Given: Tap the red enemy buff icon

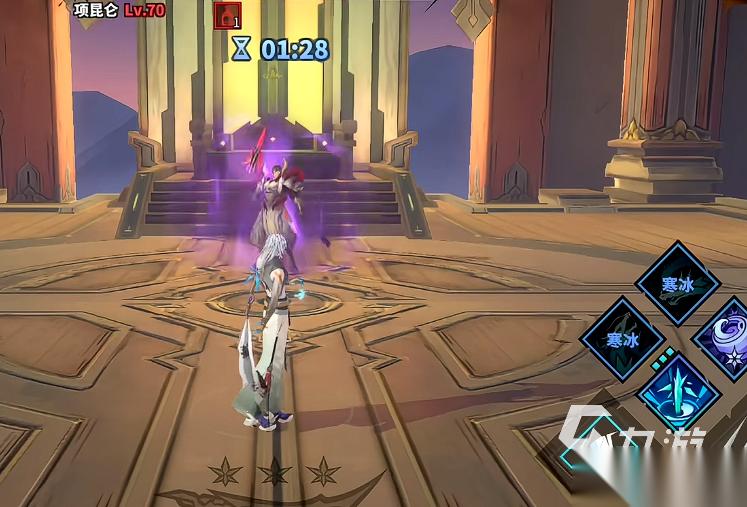Looking at the screenshot, I should 228,15.
